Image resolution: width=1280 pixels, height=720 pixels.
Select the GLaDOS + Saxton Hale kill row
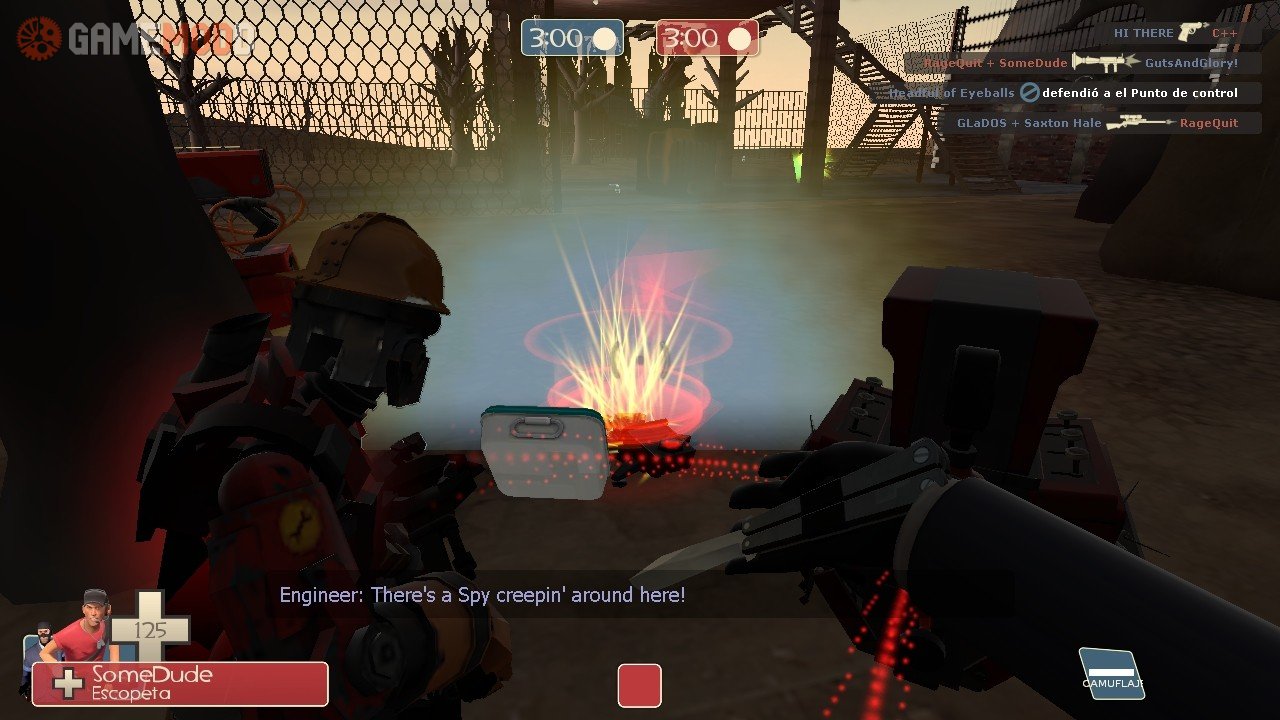pyautogui.click(x=1097, y=123)
